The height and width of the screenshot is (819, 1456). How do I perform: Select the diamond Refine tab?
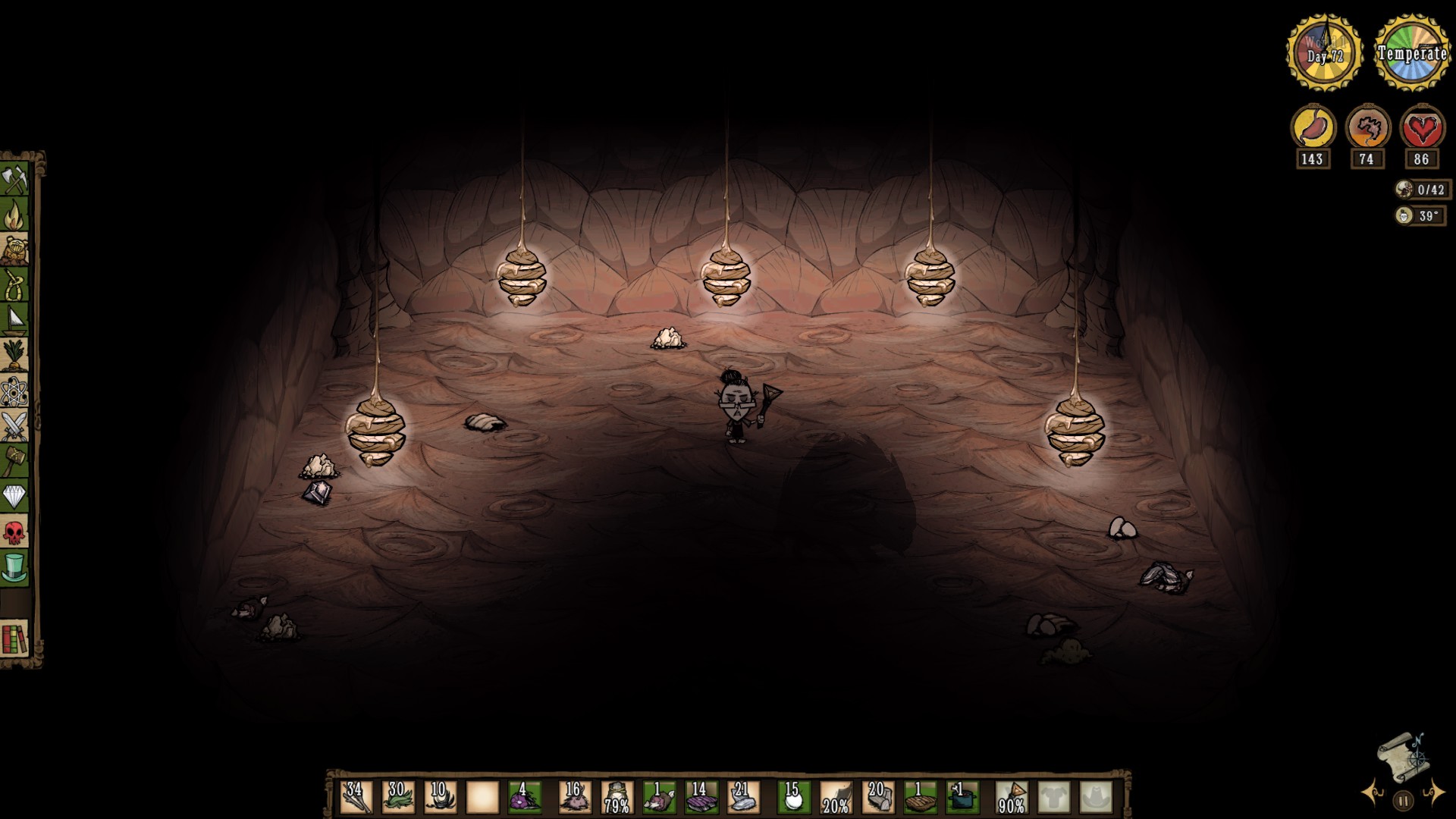point(14,496)
